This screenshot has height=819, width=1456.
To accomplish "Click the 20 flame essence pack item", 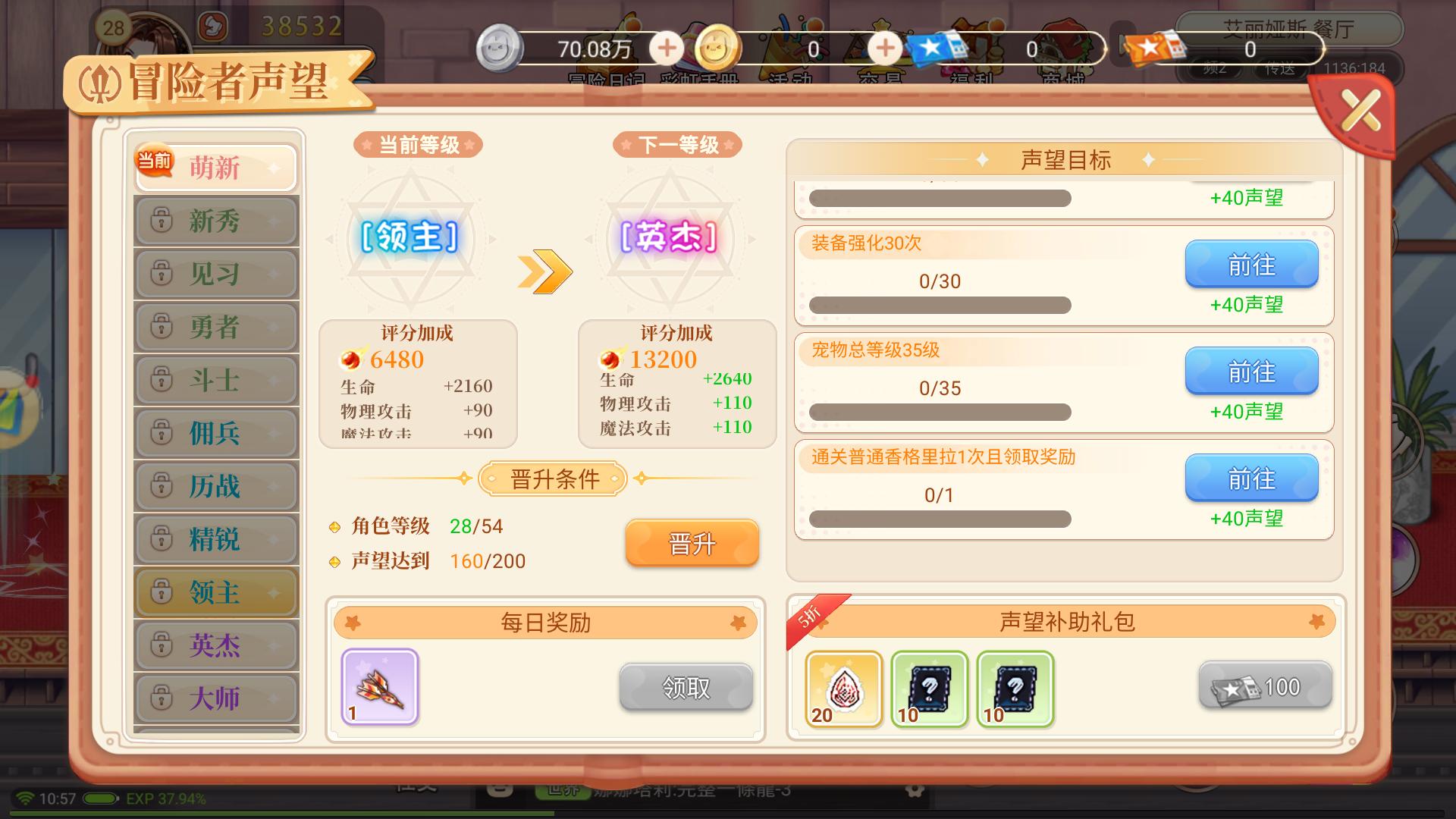I will tap(843, 690).
